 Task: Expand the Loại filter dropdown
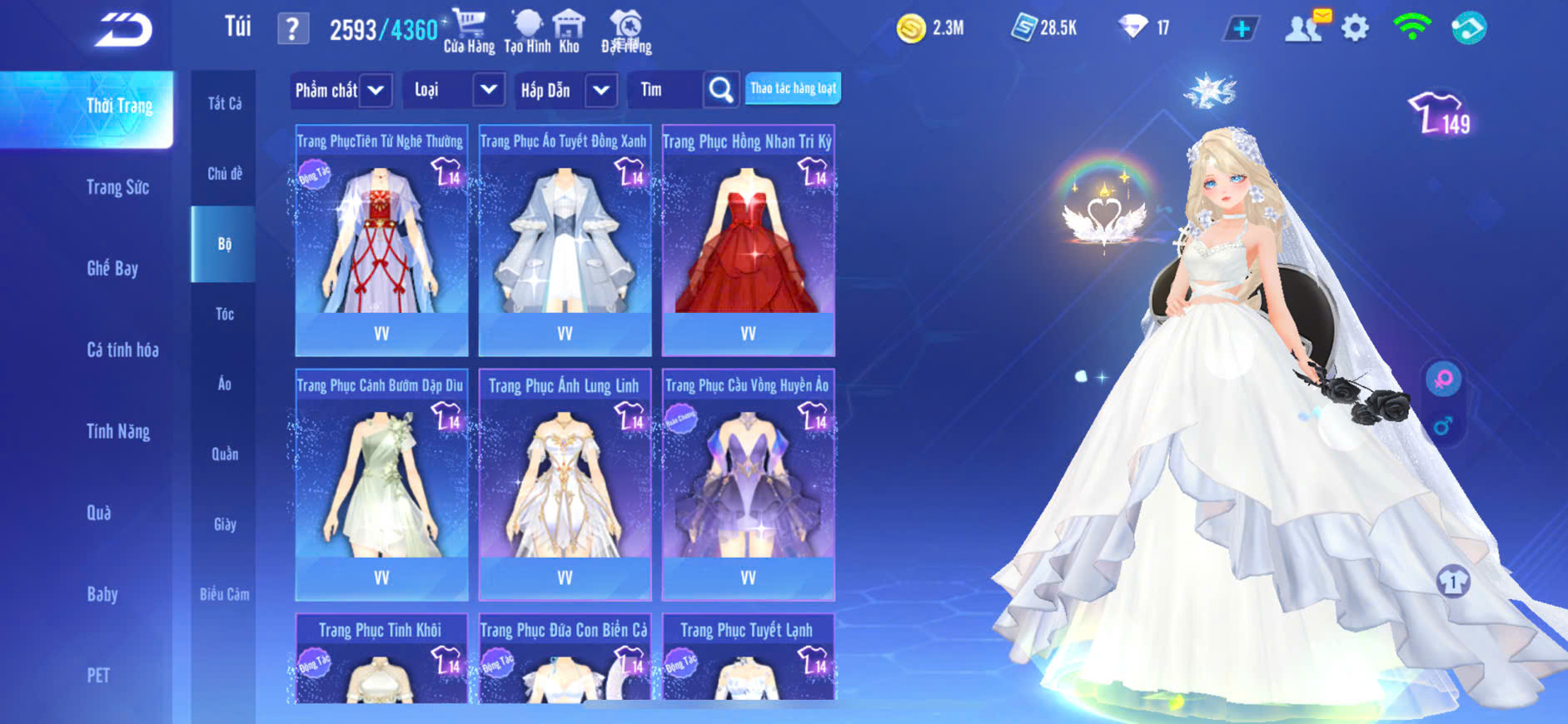click(489, 90)
